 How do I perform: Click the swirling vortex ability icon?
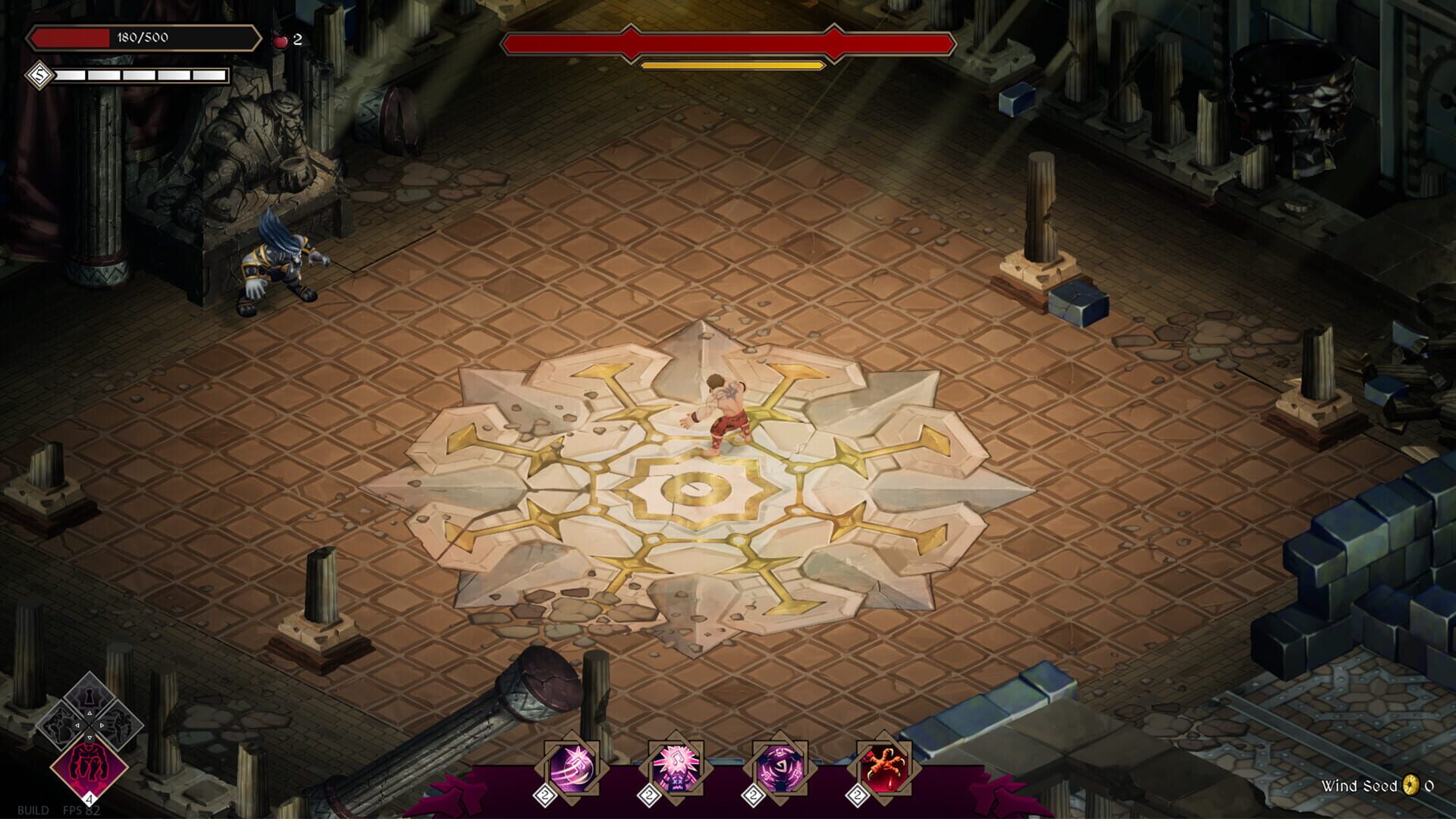tap(780, 765)
